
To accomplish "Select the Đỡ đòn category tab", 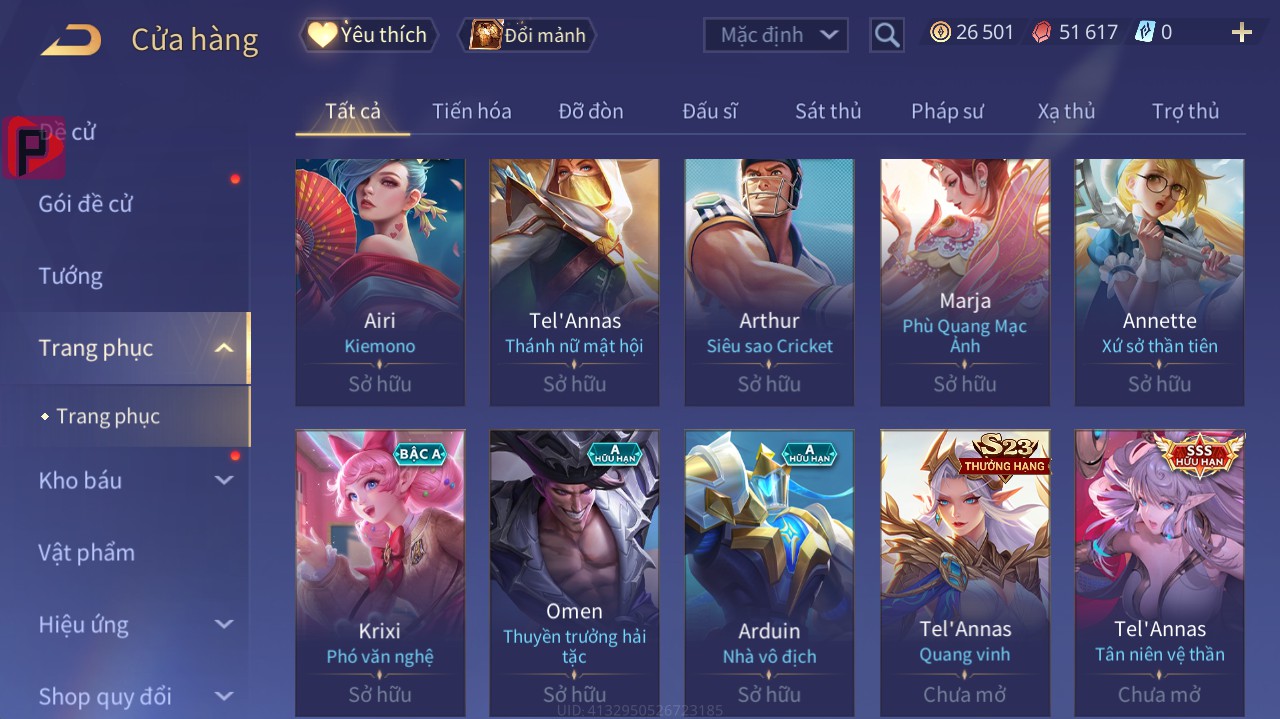I will pyautogui.click(x=590, y=111).
